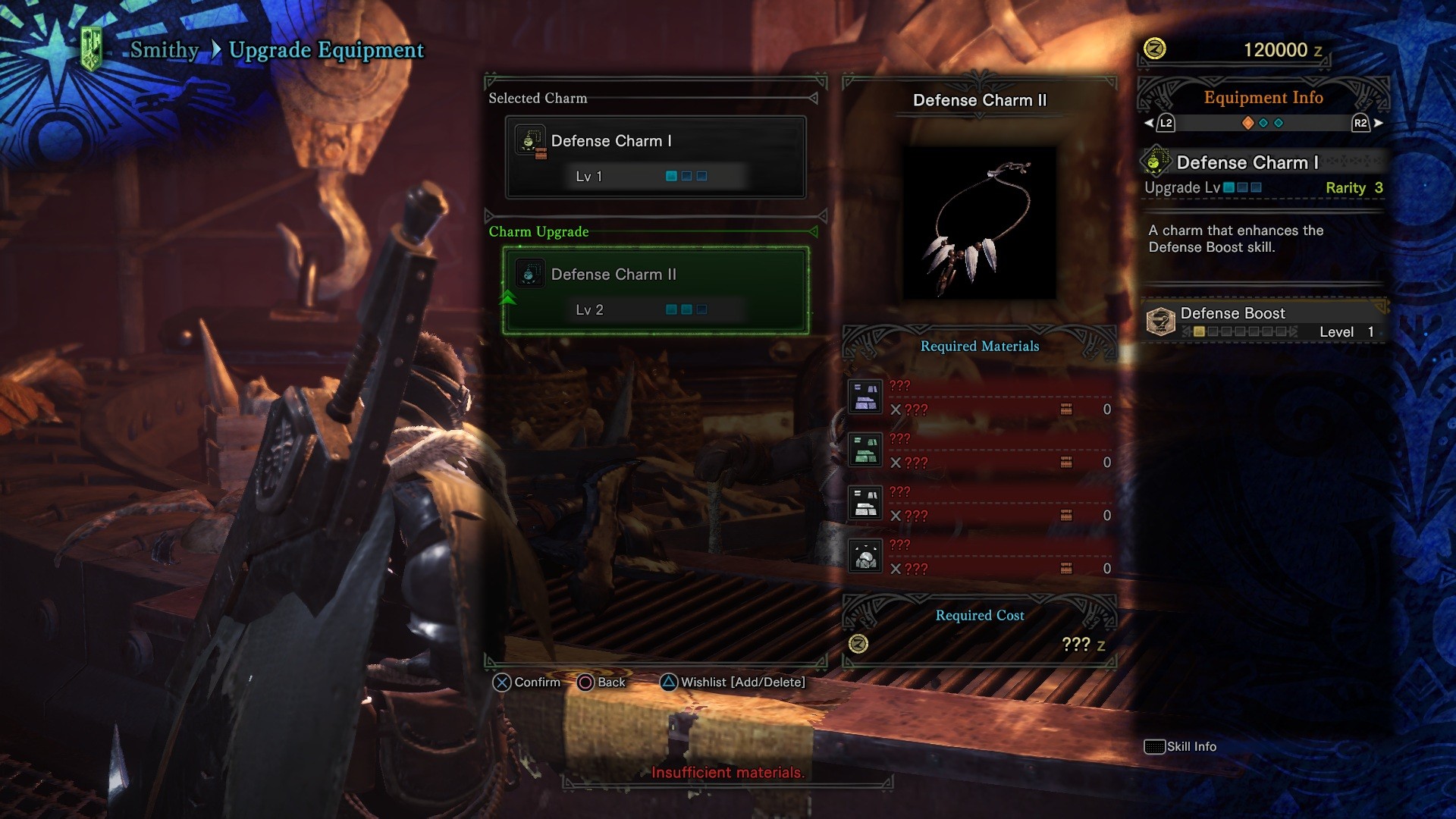Click the first ??? ore material icon

(x=864, y=396)
